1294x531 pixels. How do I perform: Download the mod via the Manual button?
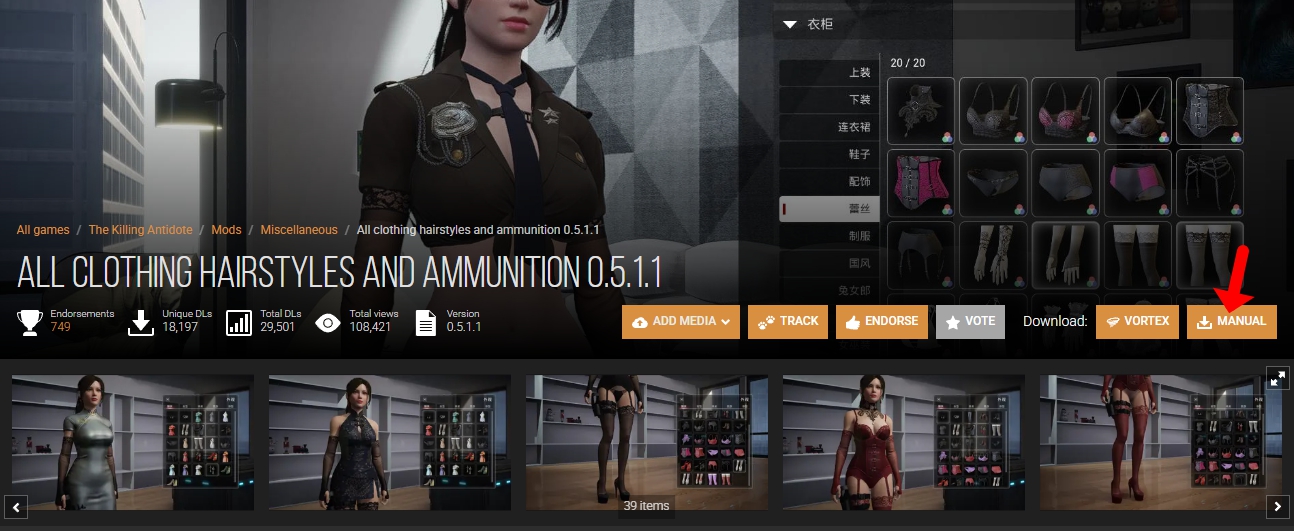[x=1231, y=322]
